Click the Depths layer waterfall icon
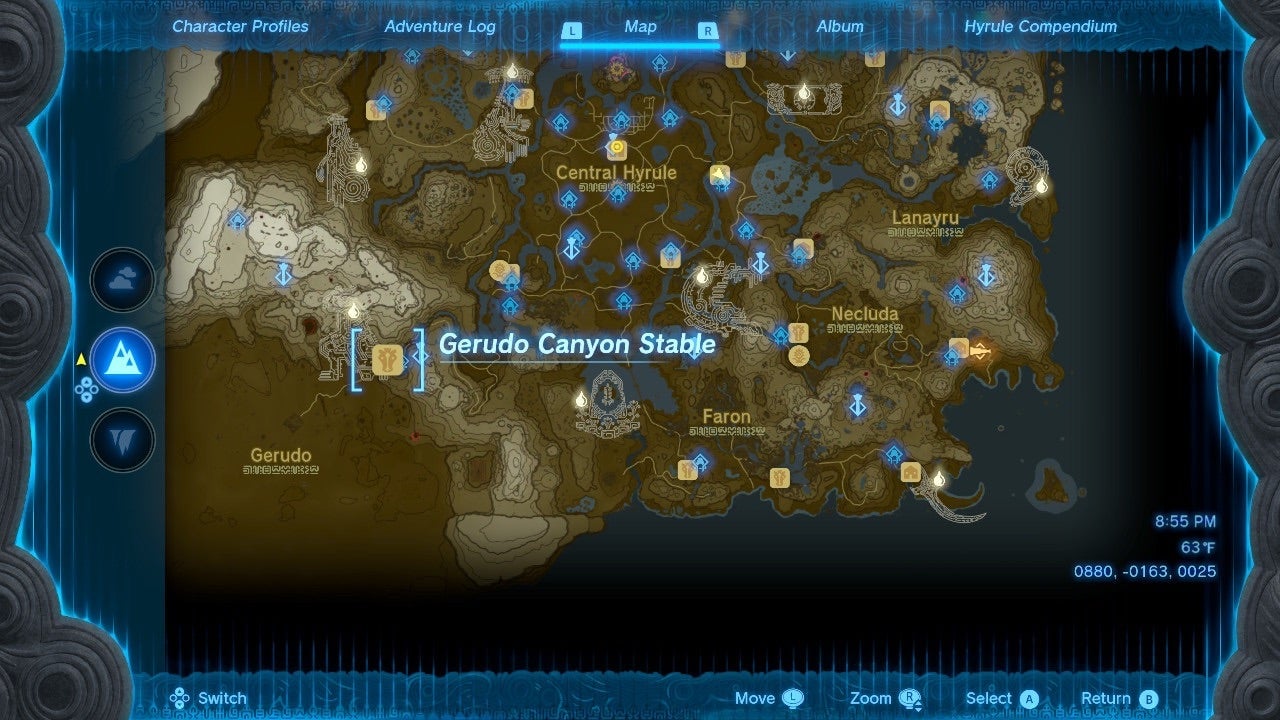Viewport: 1280px width, 720px height. click(x=120, y=440)
